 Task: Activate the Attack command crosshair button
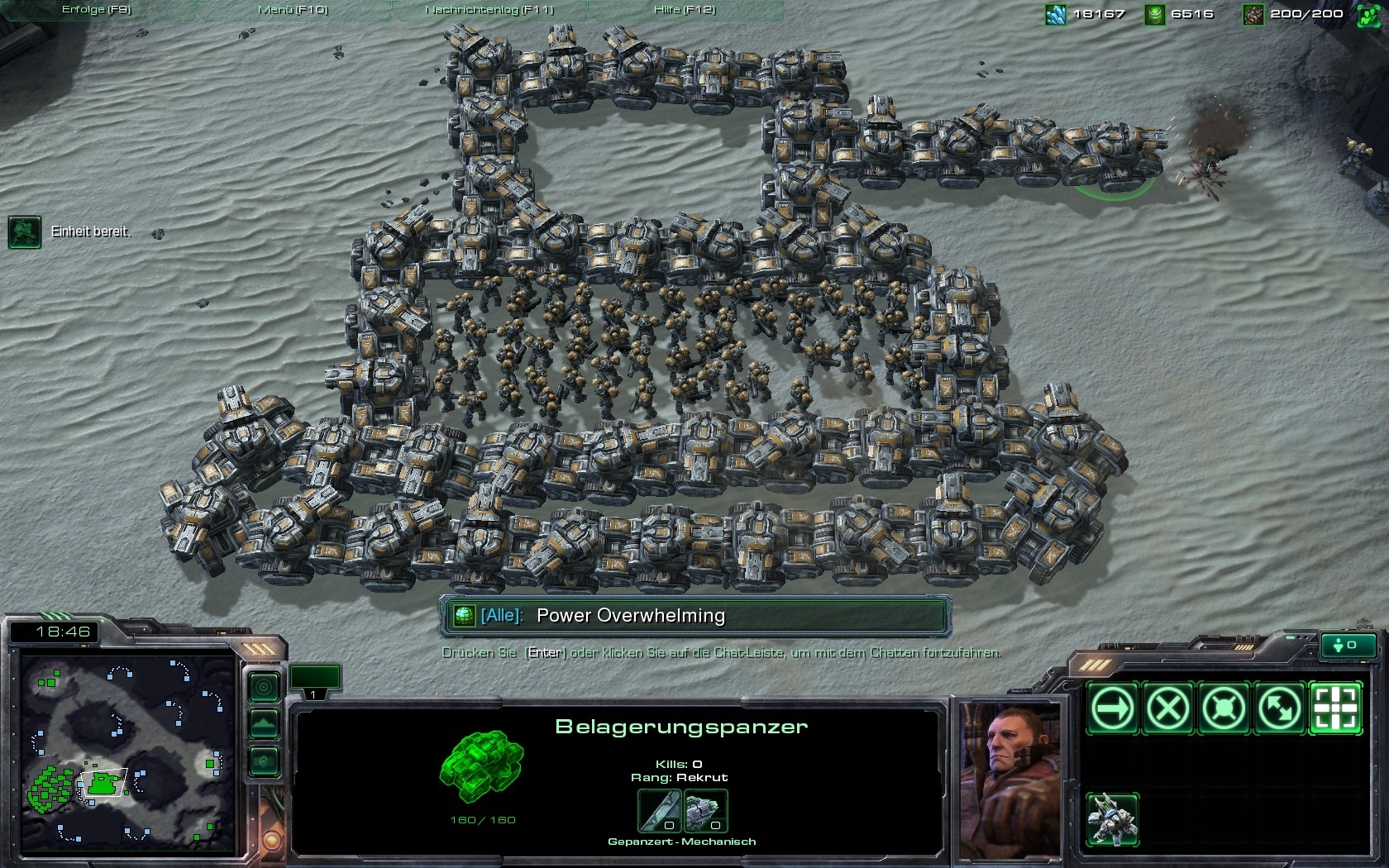click(x=1335, y=708)
